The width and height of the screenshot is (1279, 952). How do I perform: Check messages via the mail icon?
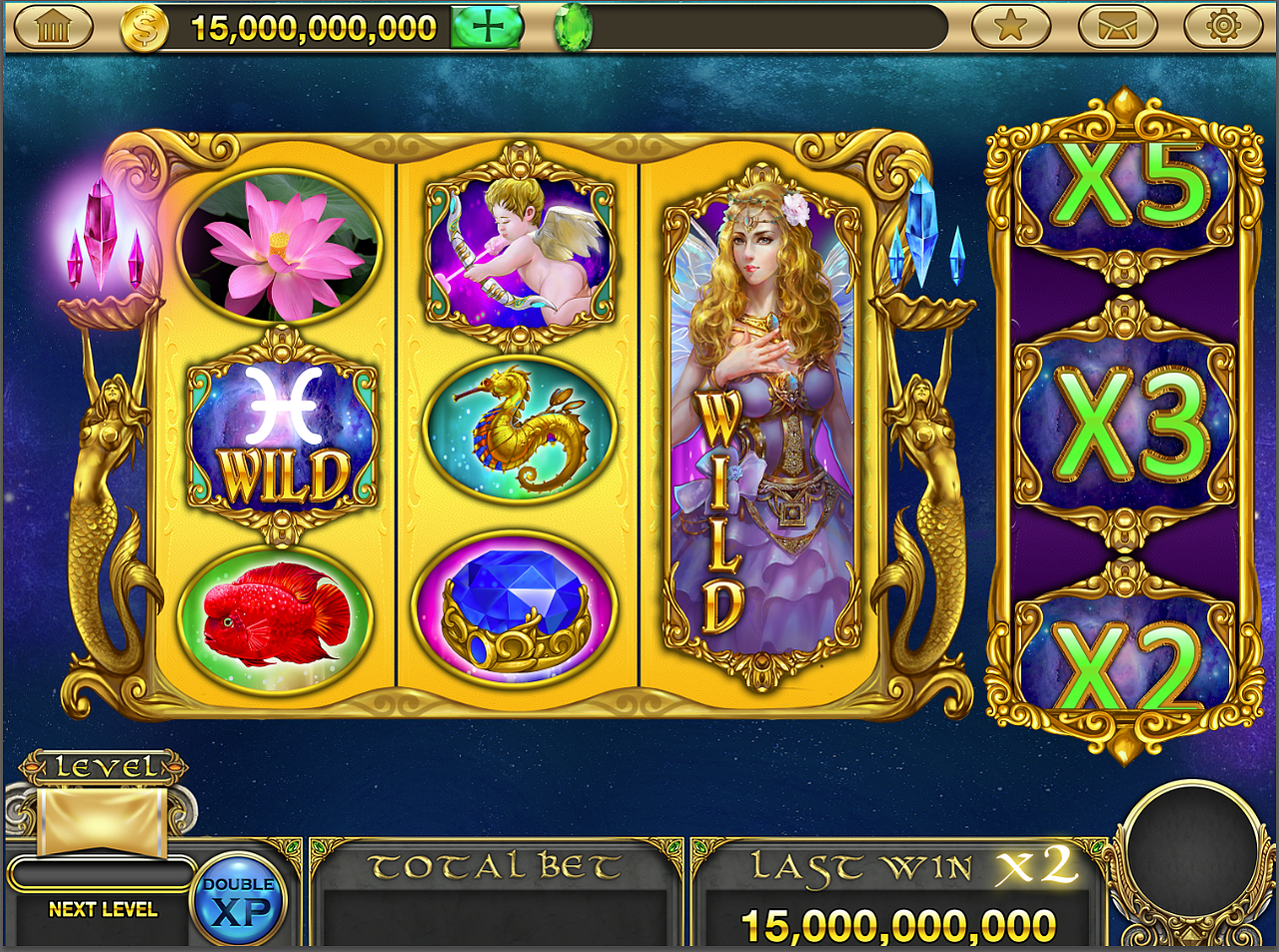point(1116,26)
